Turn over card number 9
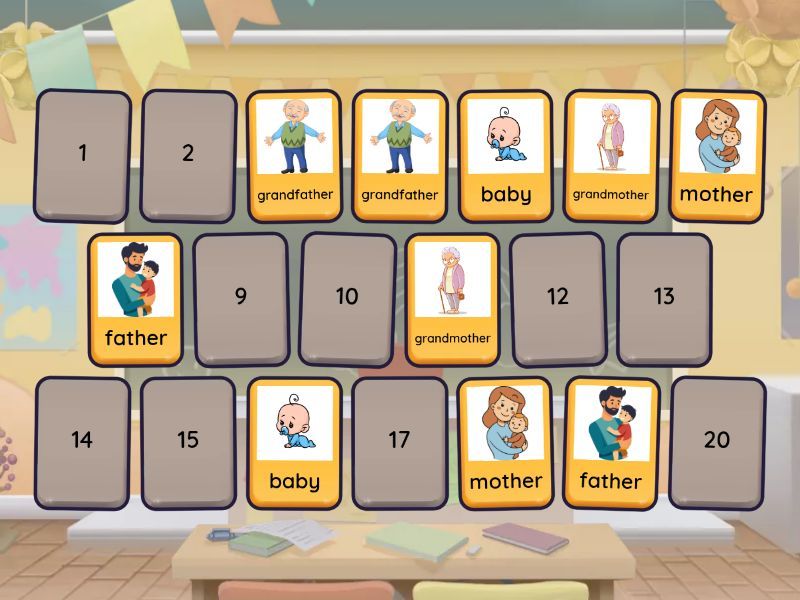This screenshot has width=800, height=600. click(x=241, y=298)
